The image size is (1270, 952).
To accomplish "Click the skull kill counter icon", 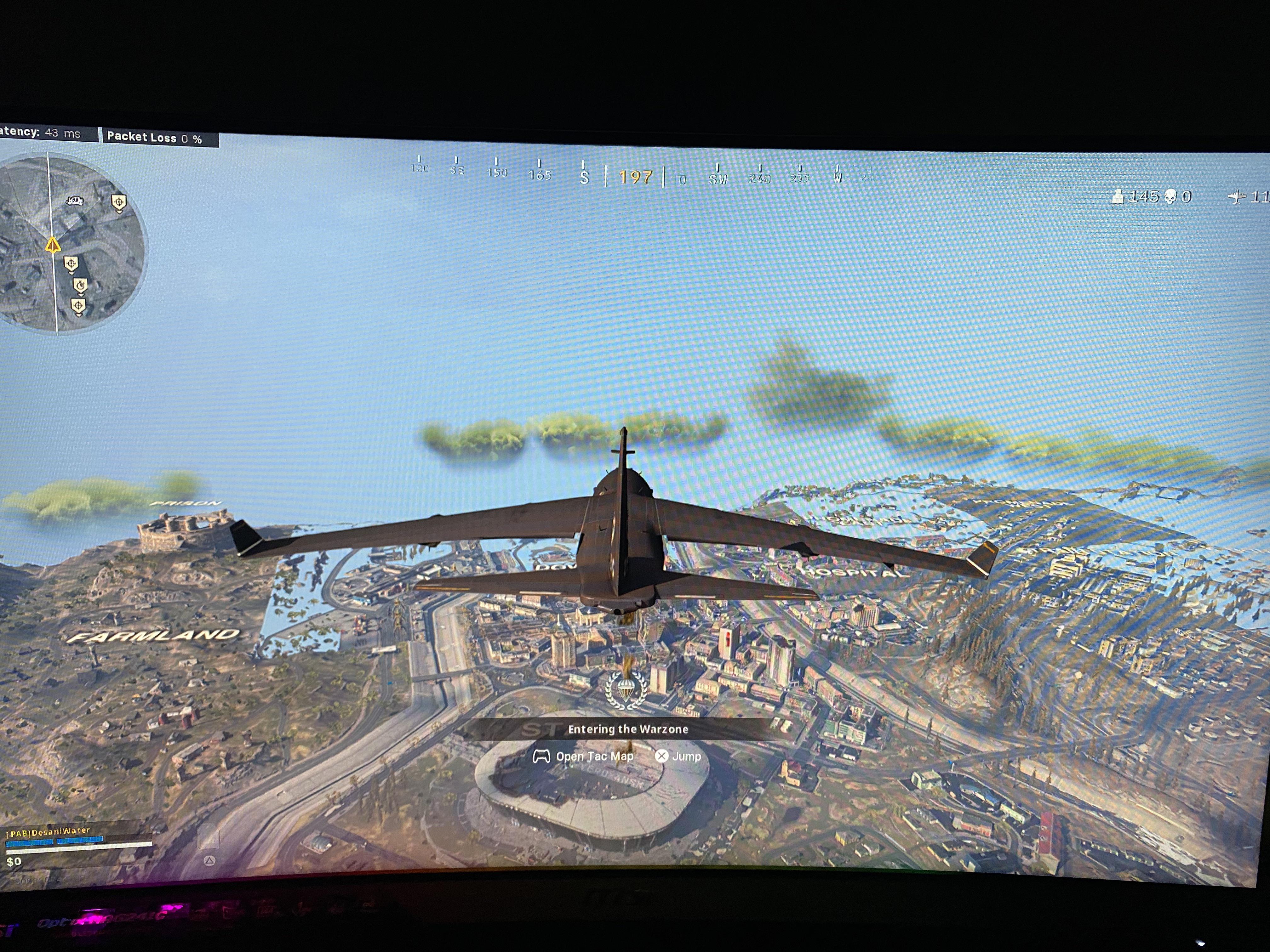I will 1170,196.
